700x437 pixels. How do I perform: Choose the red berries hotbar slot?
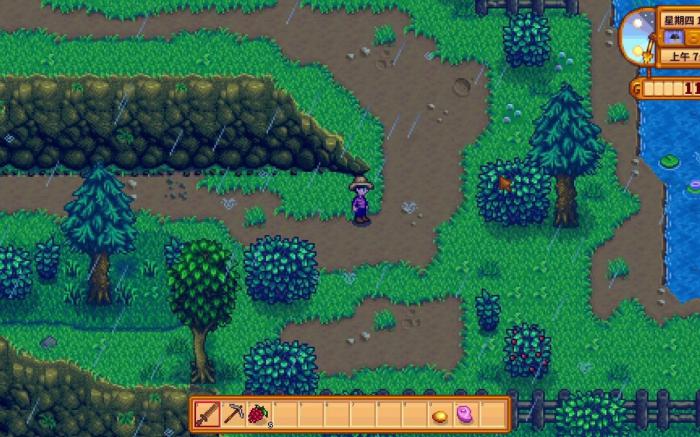pyautogui.click(x=259, y=414)
